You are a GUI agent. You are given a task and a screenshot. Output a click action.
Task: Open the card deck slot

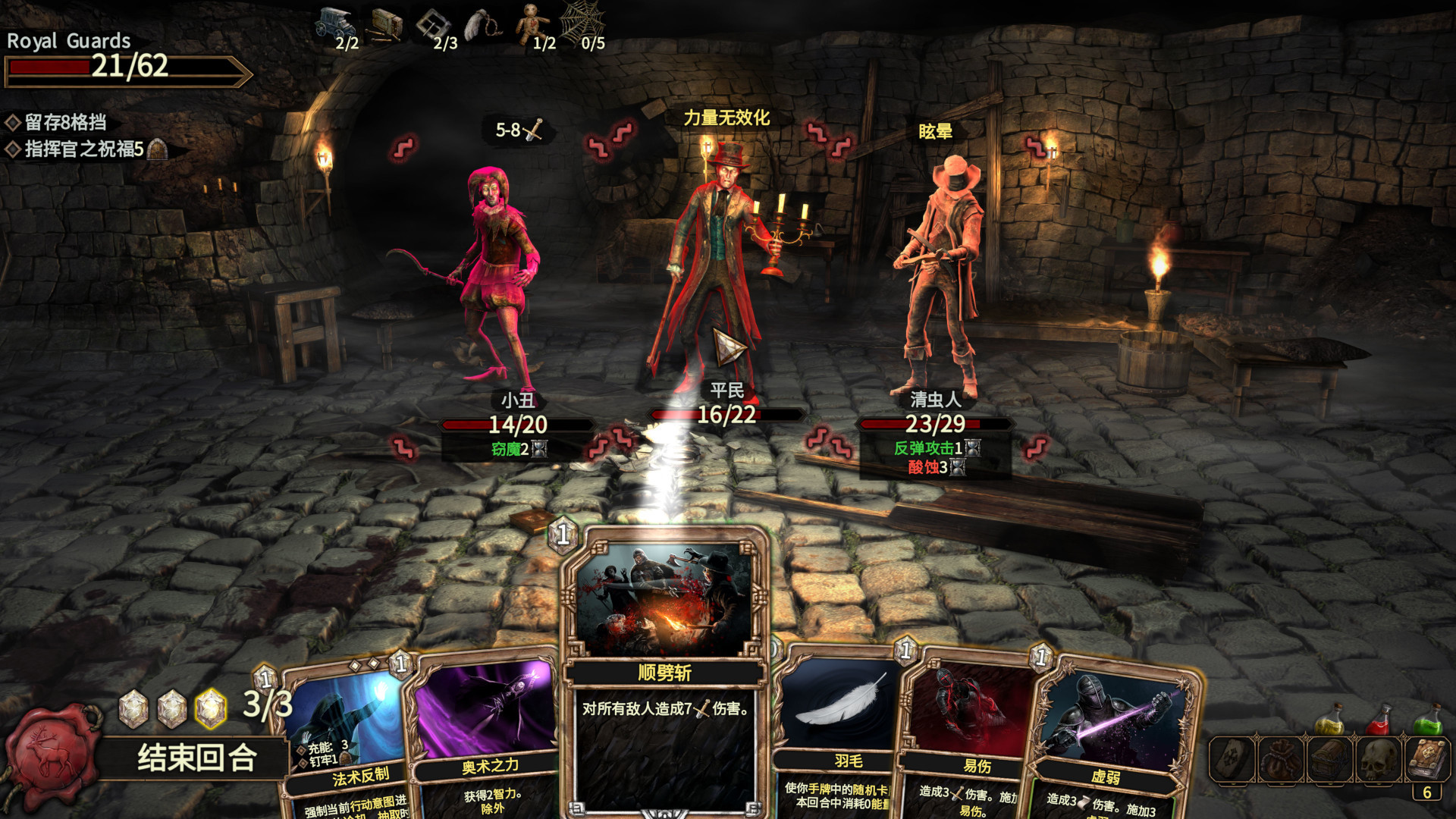(1232, 758)
